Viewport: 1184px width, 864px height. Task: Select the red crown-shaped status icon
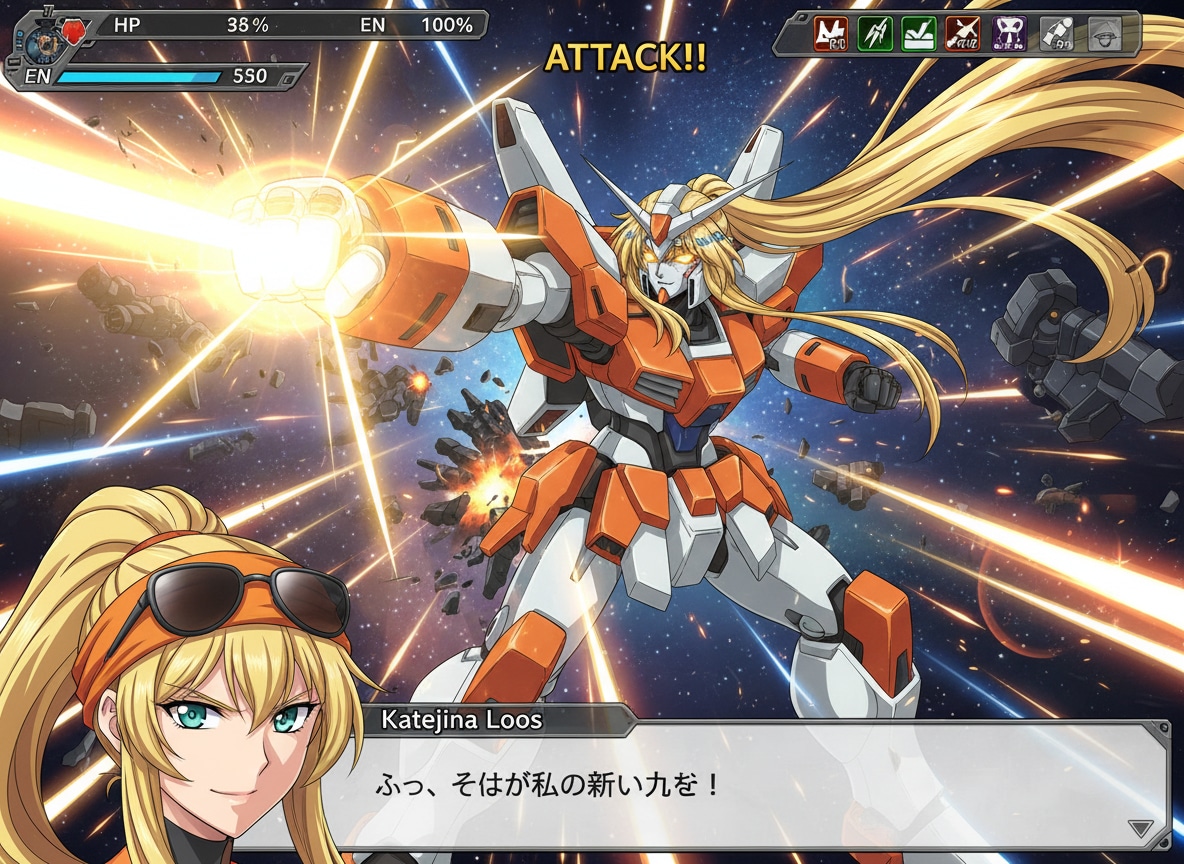point(830,33)
